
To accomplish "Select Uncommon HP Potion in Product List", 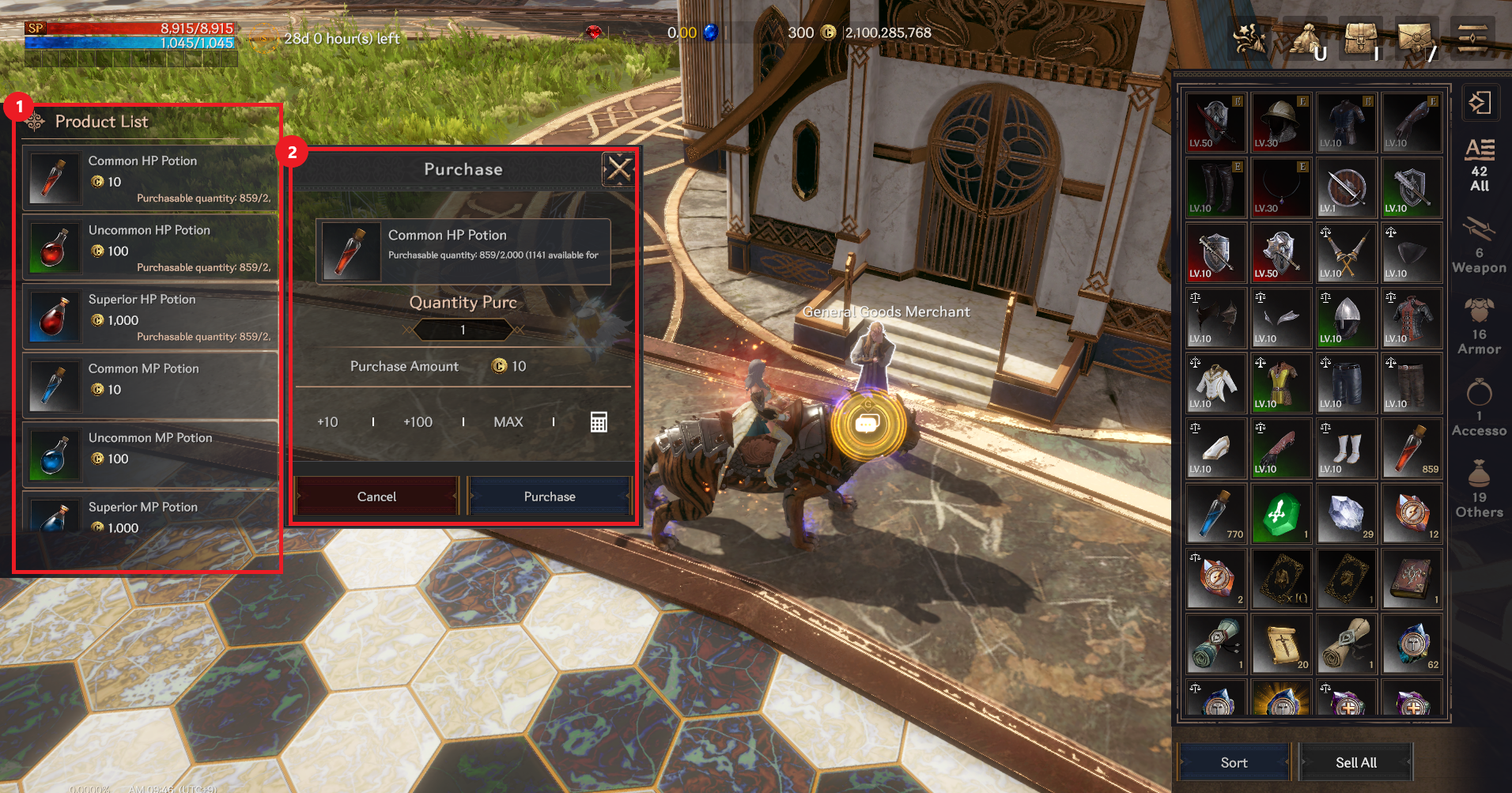I will point(150,247).
